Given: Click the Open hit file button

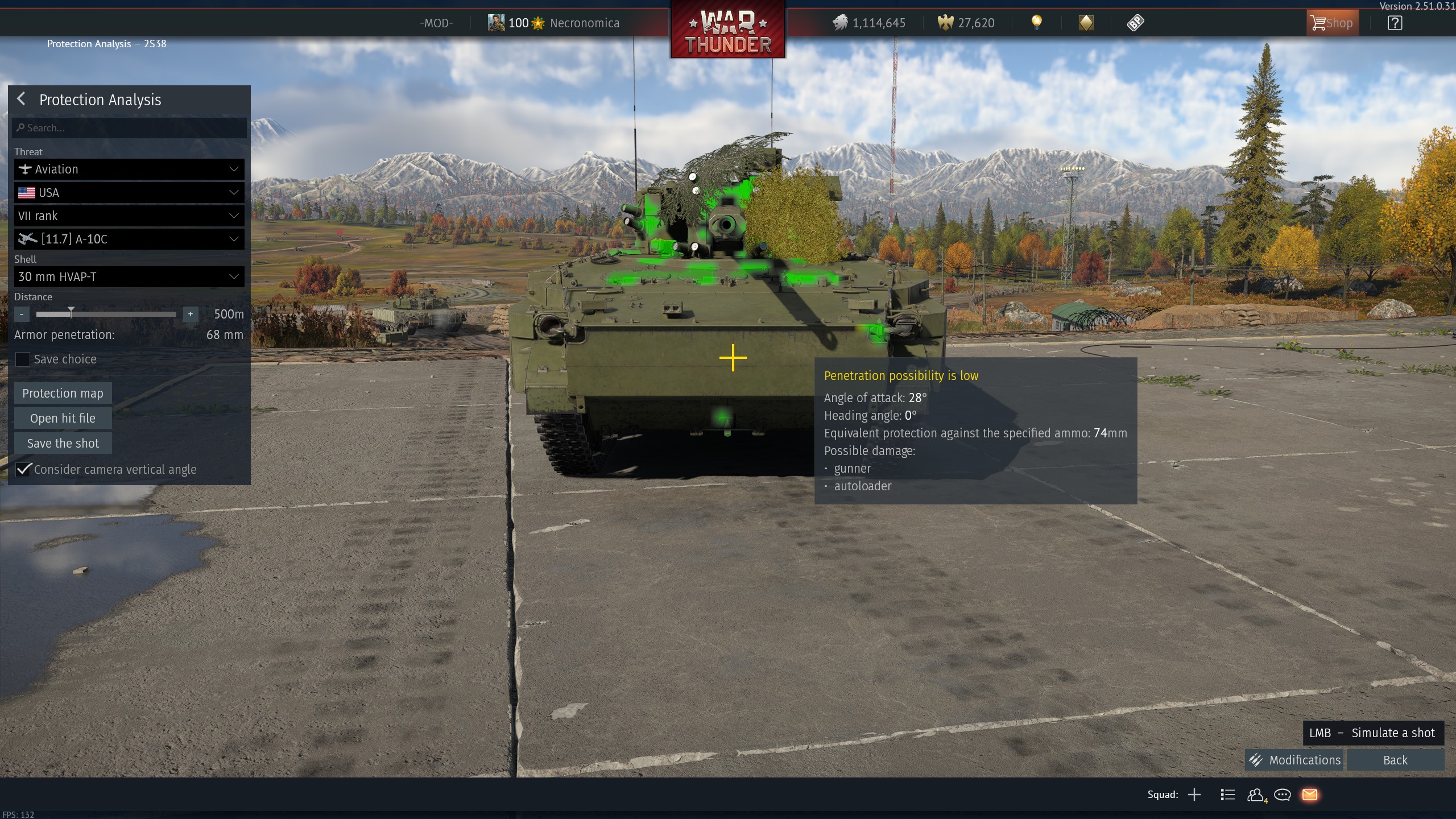Looking at the screenshot, I should [63, 418].
